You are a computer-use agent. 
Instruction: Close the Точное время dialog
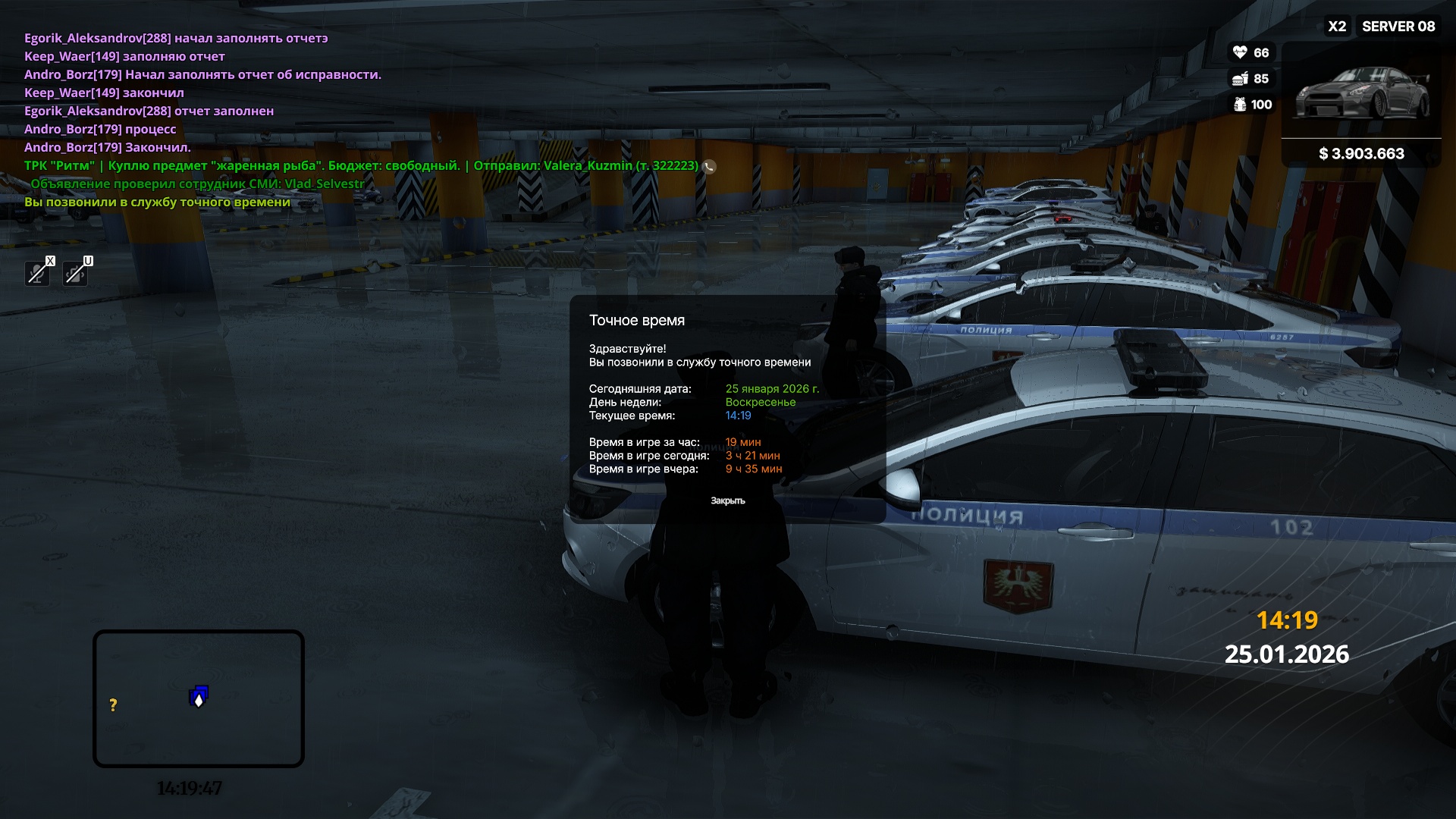click(727, 500)
